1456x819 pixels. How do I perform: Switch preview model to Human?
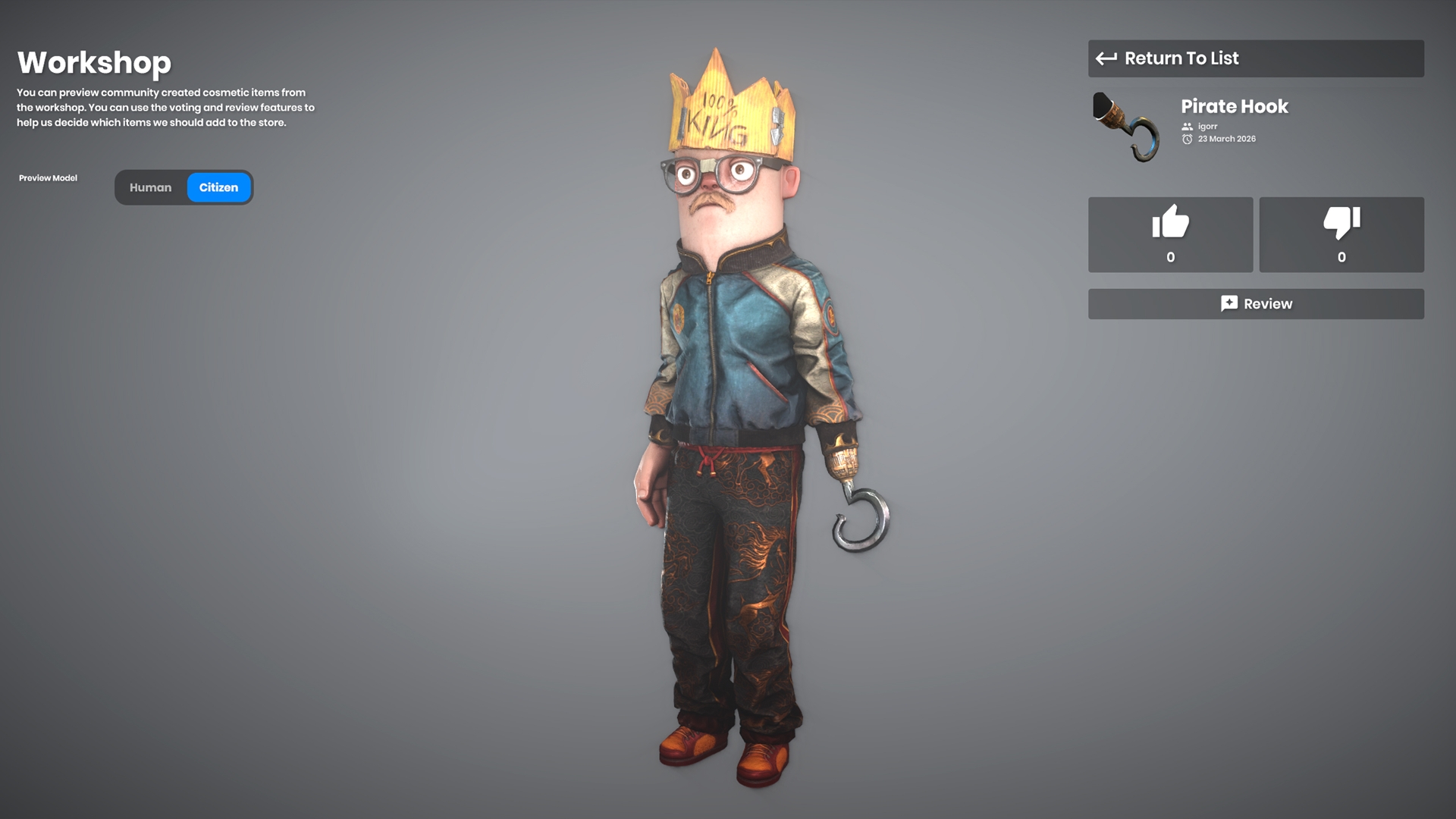point(150,187)
